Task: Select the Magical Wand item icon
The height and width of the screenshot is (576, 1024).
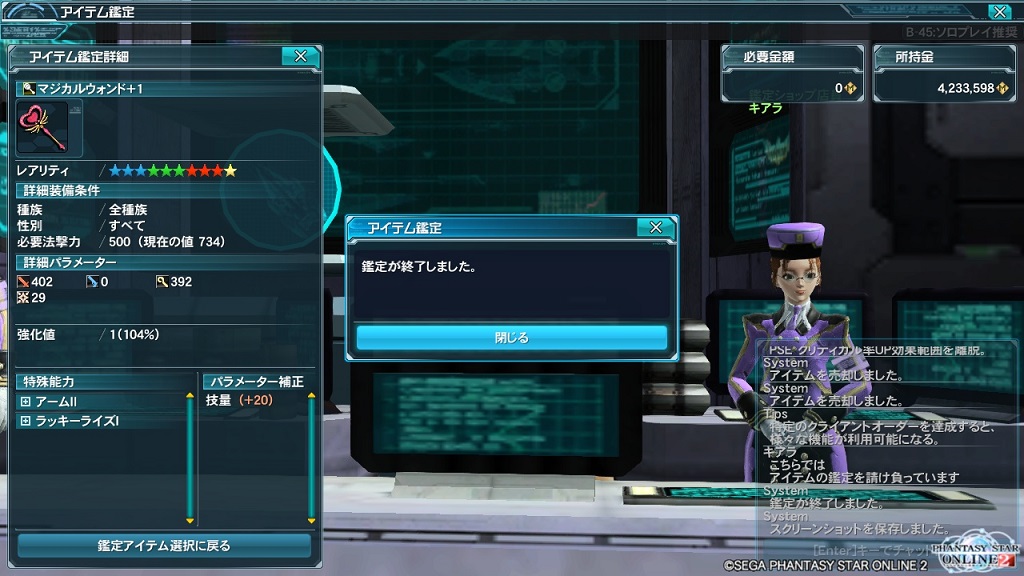Action: [42, 128]
